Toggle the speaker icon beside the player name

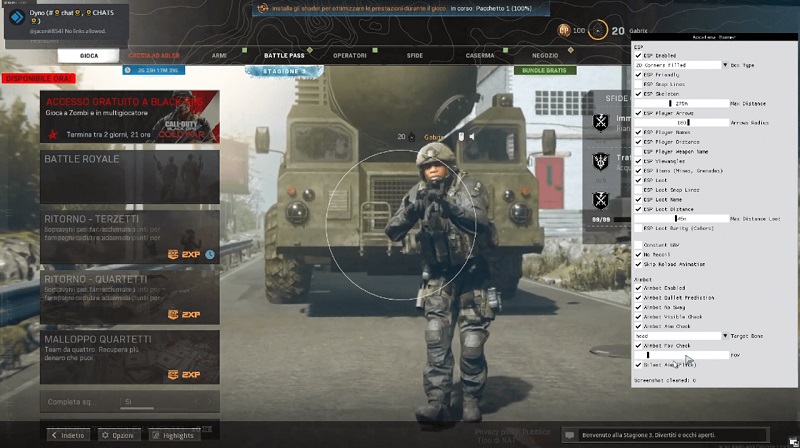pyautogui.click(x=472, y=137)
